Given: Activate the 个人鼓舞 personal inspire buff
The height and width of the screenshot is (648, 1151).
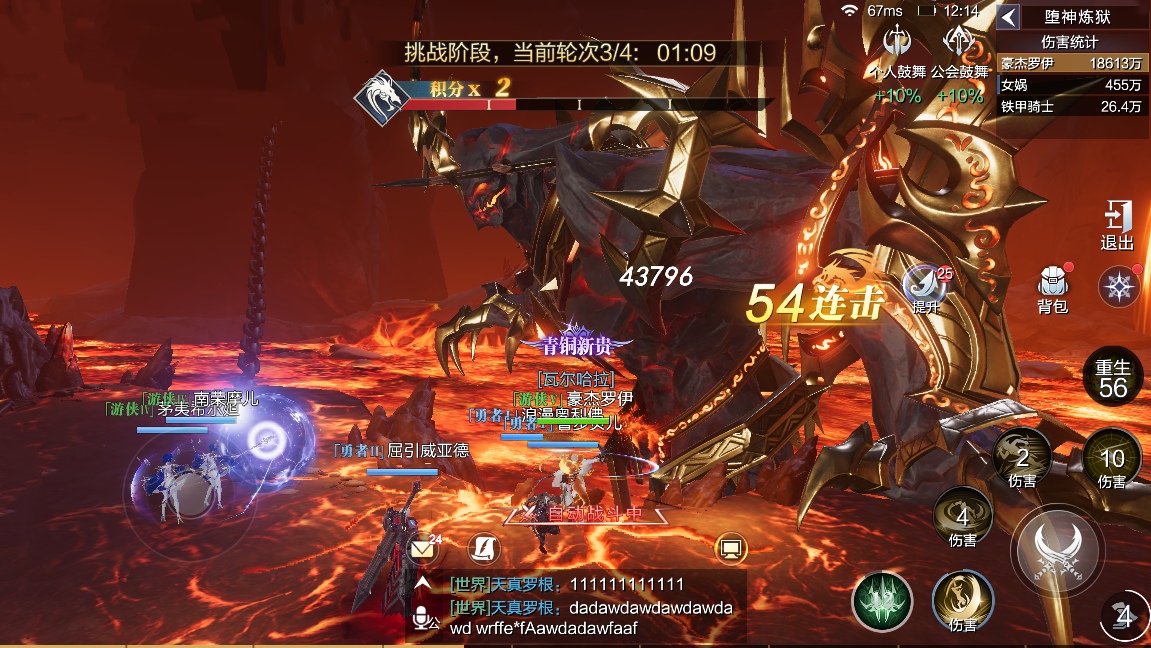Looking at the screenshot, I should coord(898,44).
